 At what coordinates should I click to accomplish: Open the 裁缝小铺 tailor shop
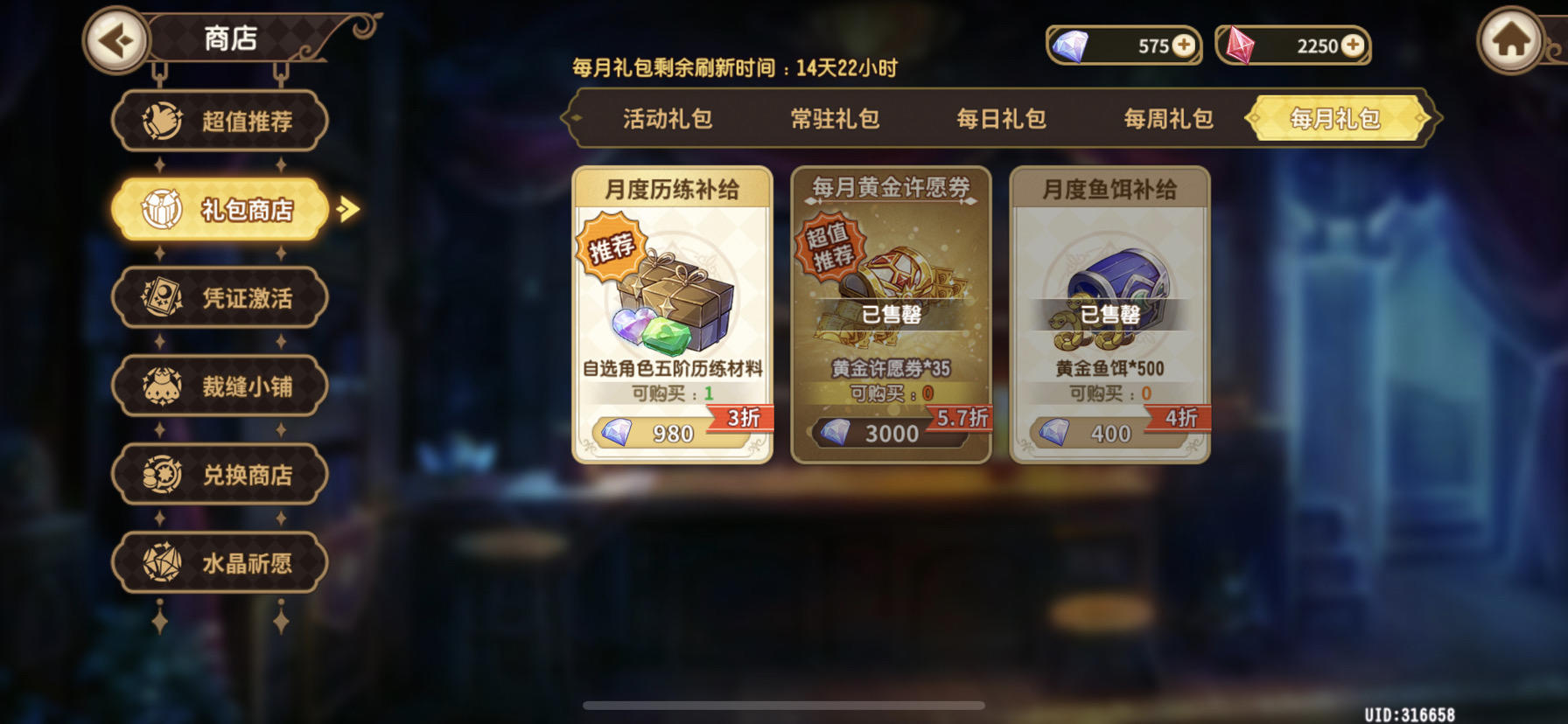(219, 386)
